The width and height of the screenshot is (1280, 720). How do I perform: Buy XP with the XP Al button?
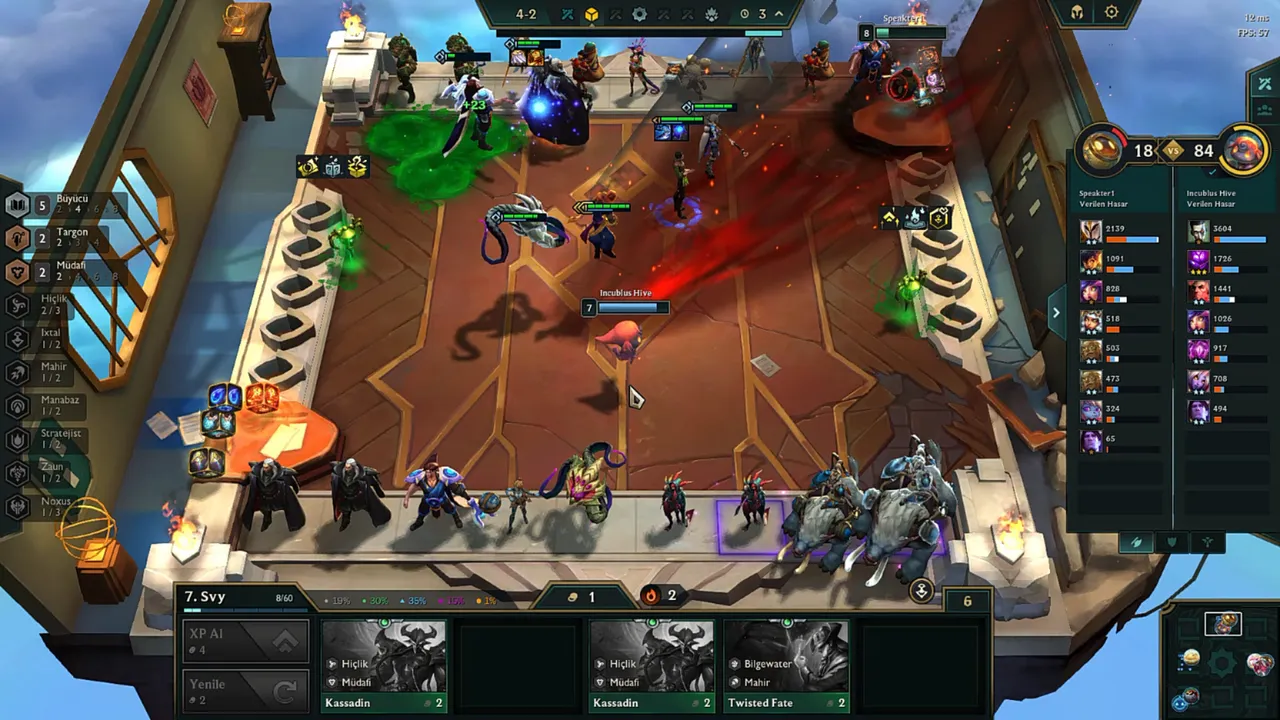click(247, 641)
